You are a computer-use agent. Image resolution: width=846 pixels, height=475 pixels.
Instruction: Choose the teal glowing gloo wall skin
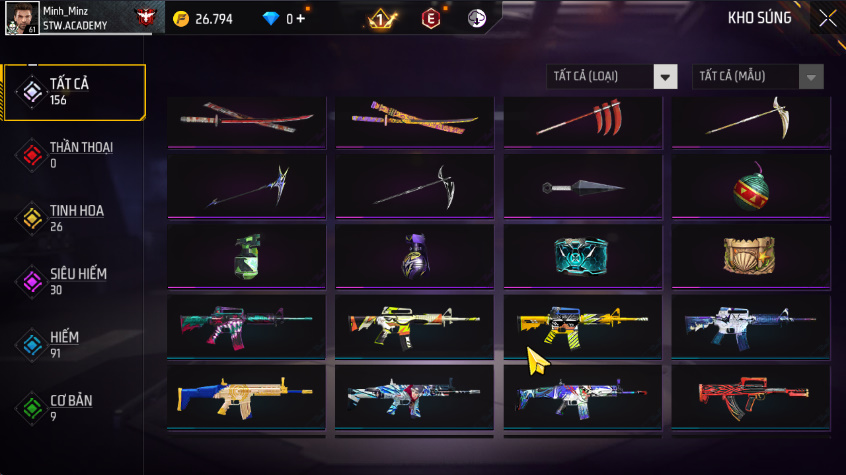click(582, 256)
